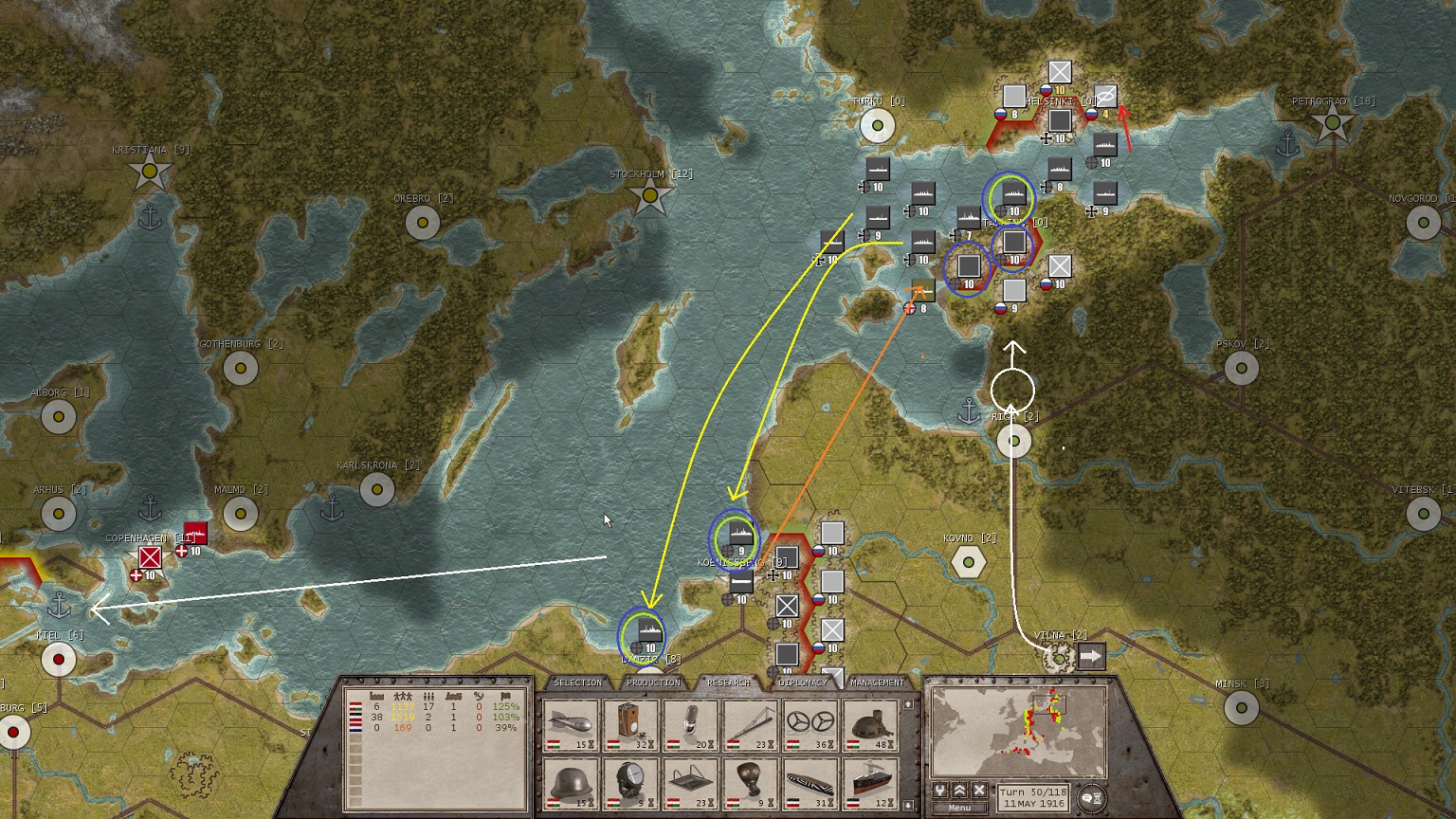The height and width of the screenshot is (819, 1456).
Task: Open the Production tab
Action: click(x=653, y=682)
